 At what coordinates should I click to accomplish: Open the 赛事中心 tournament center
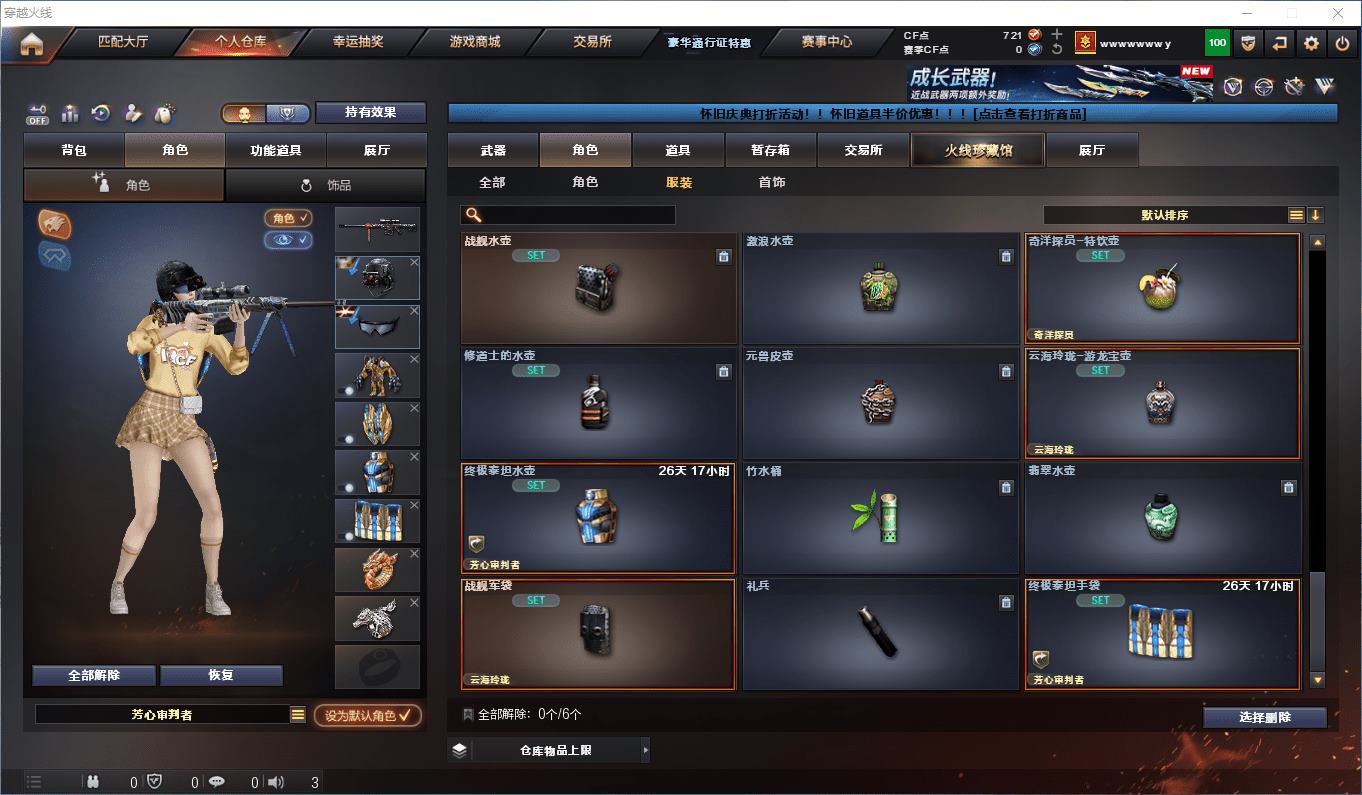click(x=827, y=42)
